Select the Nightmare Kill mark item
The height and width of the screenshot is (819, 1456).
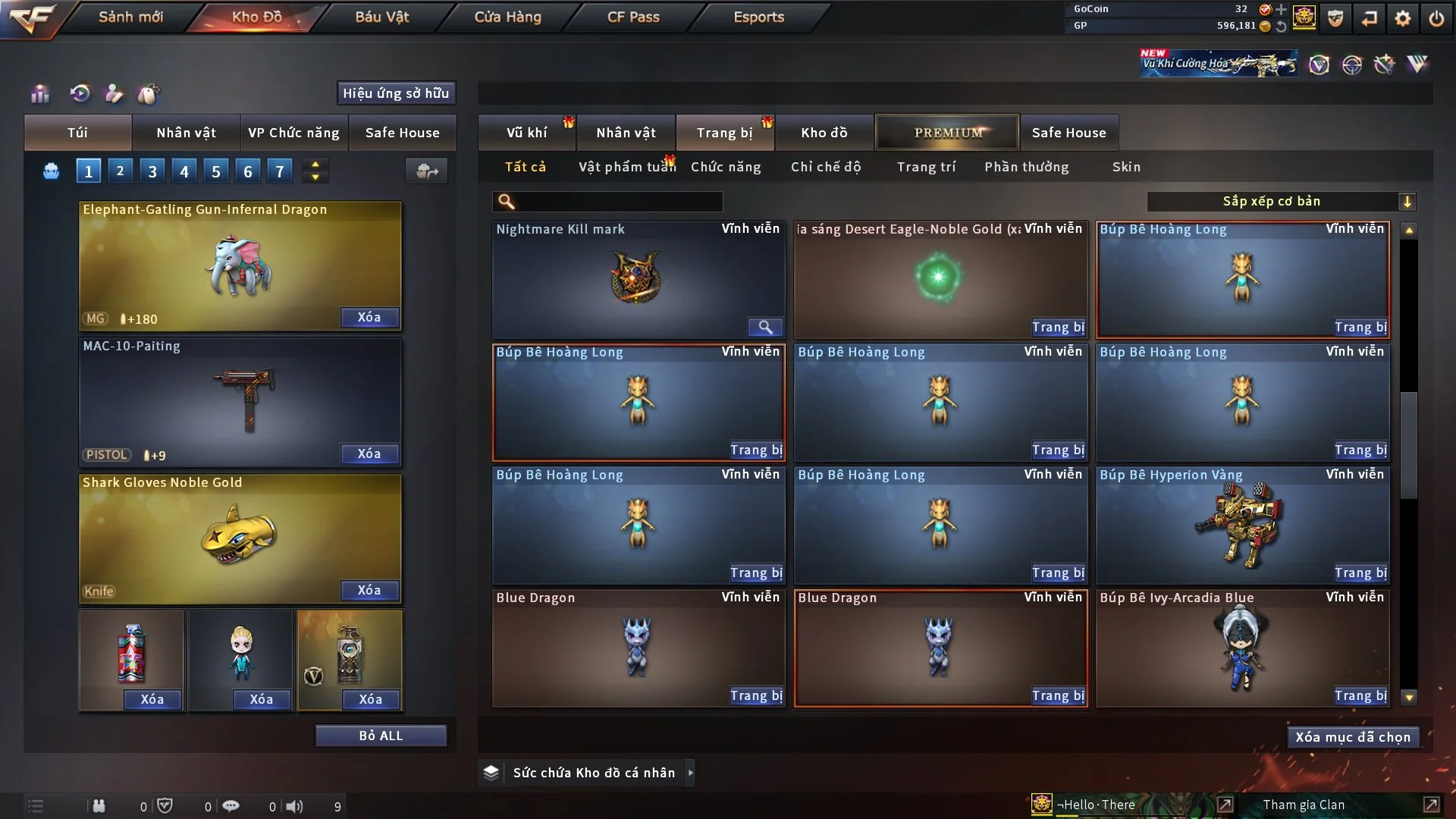click(x=638, y=279)
